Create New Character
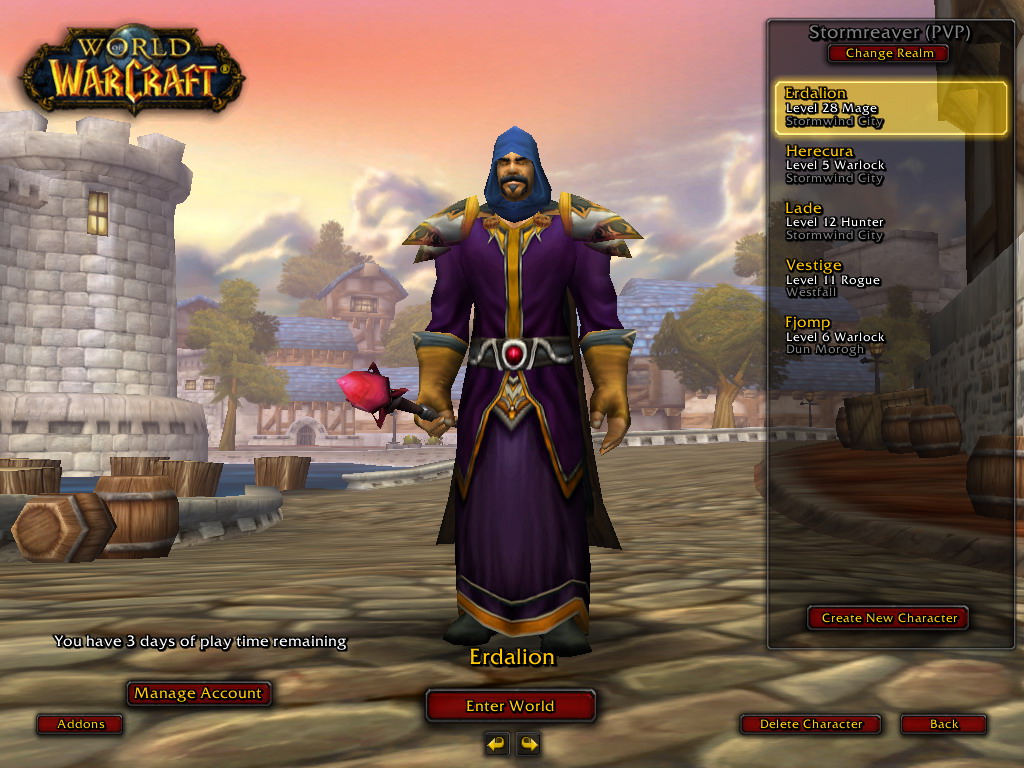1024x768 pixels. (x=889, y=618)
